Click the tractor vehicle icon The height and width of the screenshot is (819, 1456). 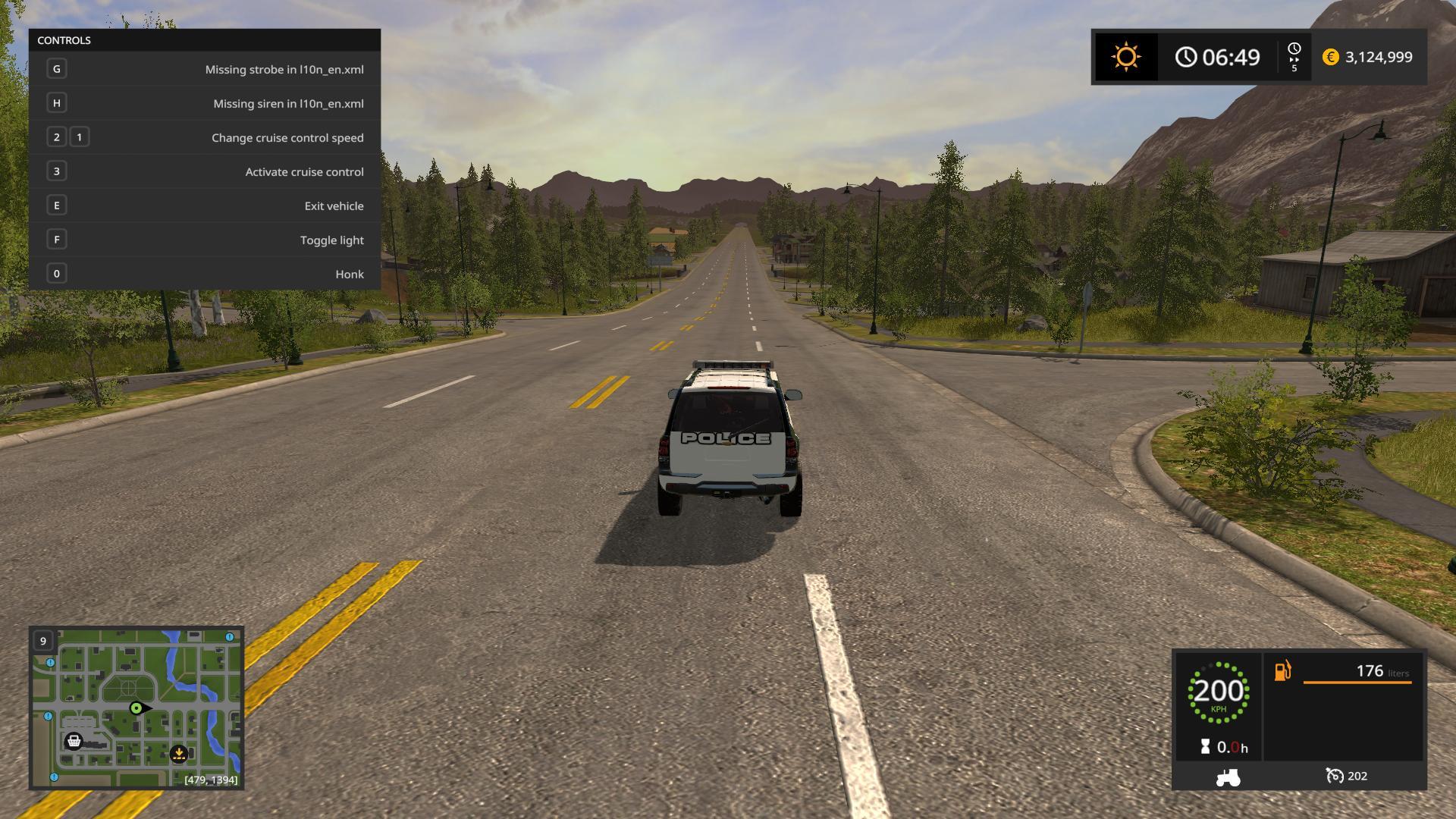coord(1228,777)
